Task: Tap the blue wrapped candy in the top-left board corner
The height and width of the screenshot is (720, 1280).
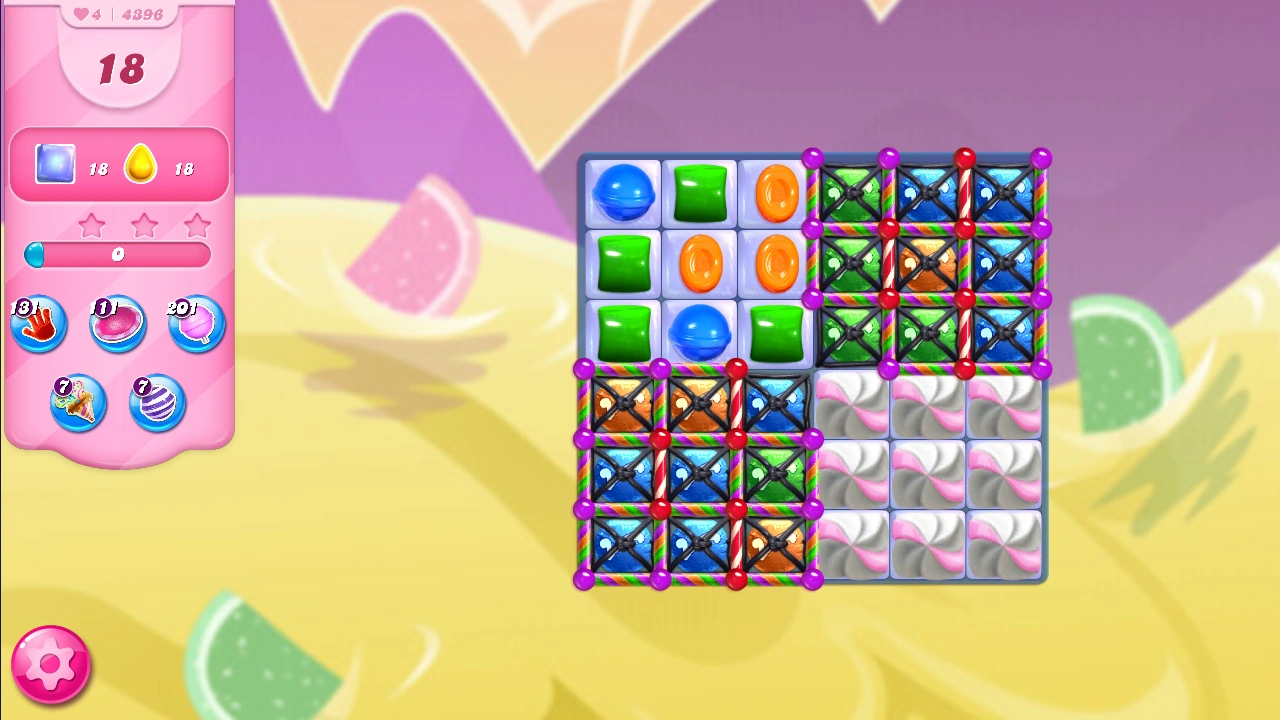Action: coord(622,192)
